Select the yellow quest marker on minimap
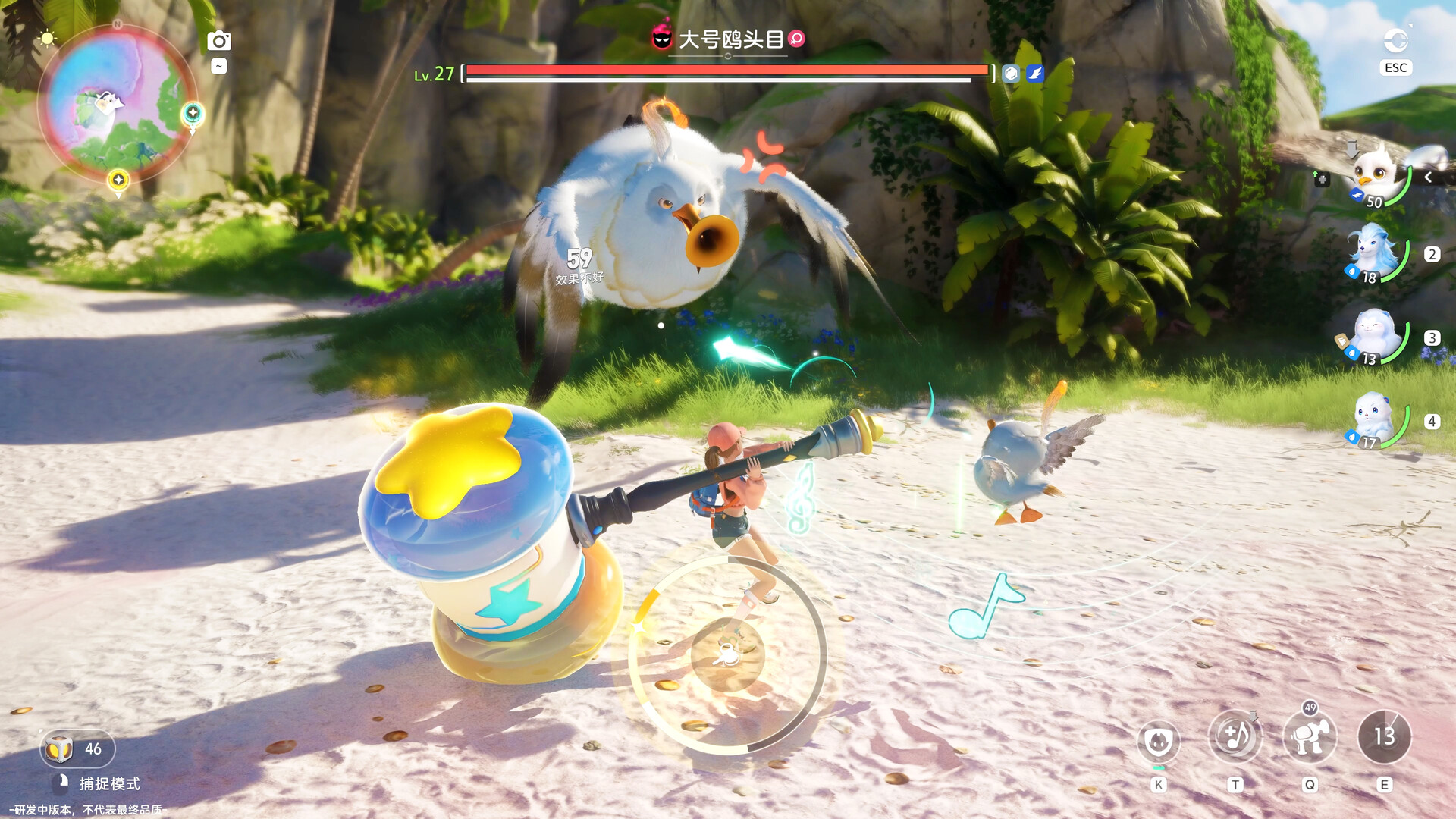 pyautogui.click(x=118, y=180)
